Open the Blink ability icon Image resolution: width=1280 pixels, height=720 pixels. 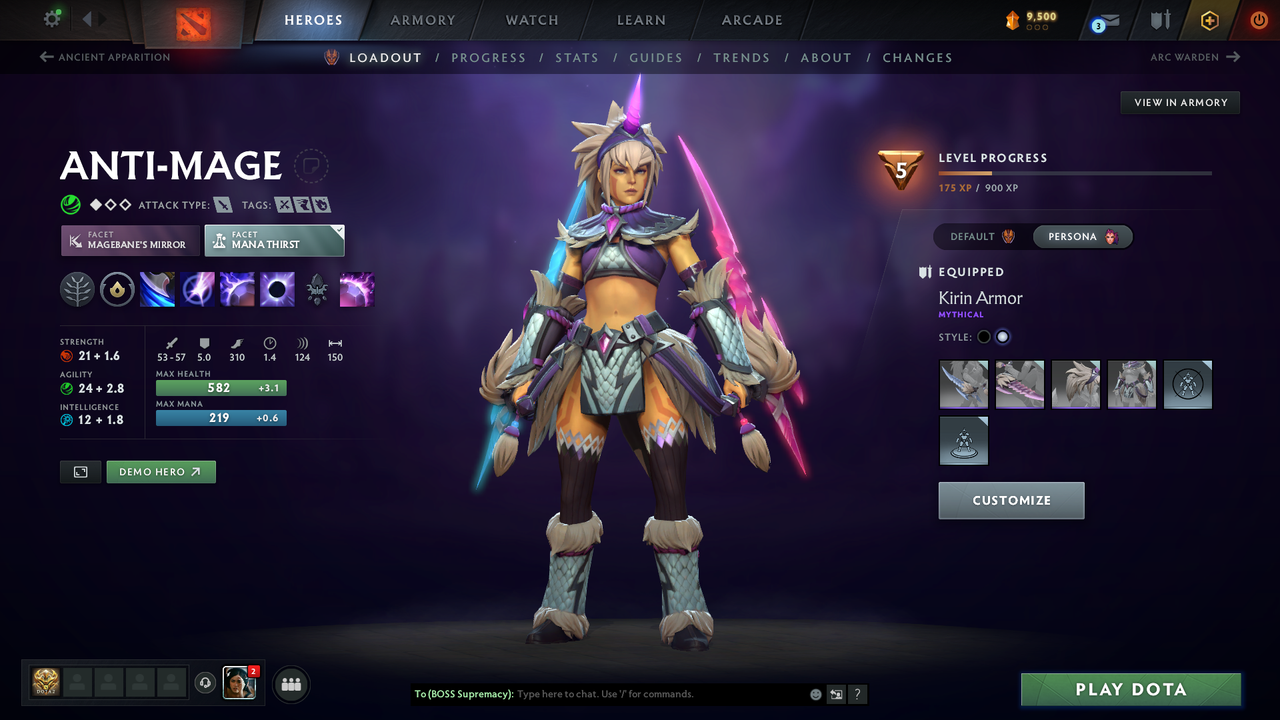(197, 290)
